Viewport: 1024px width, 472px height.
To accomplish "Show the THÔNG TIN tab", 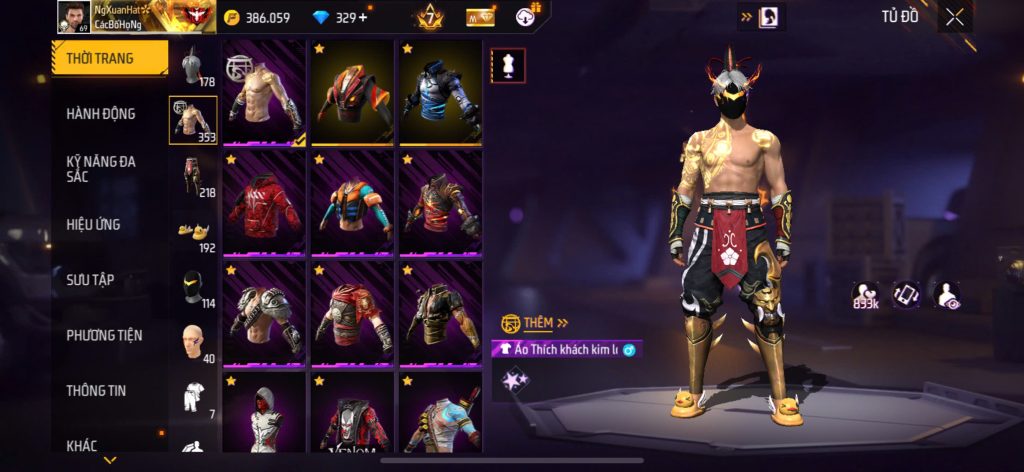I will pyautogui.click(x=96, y=390).
